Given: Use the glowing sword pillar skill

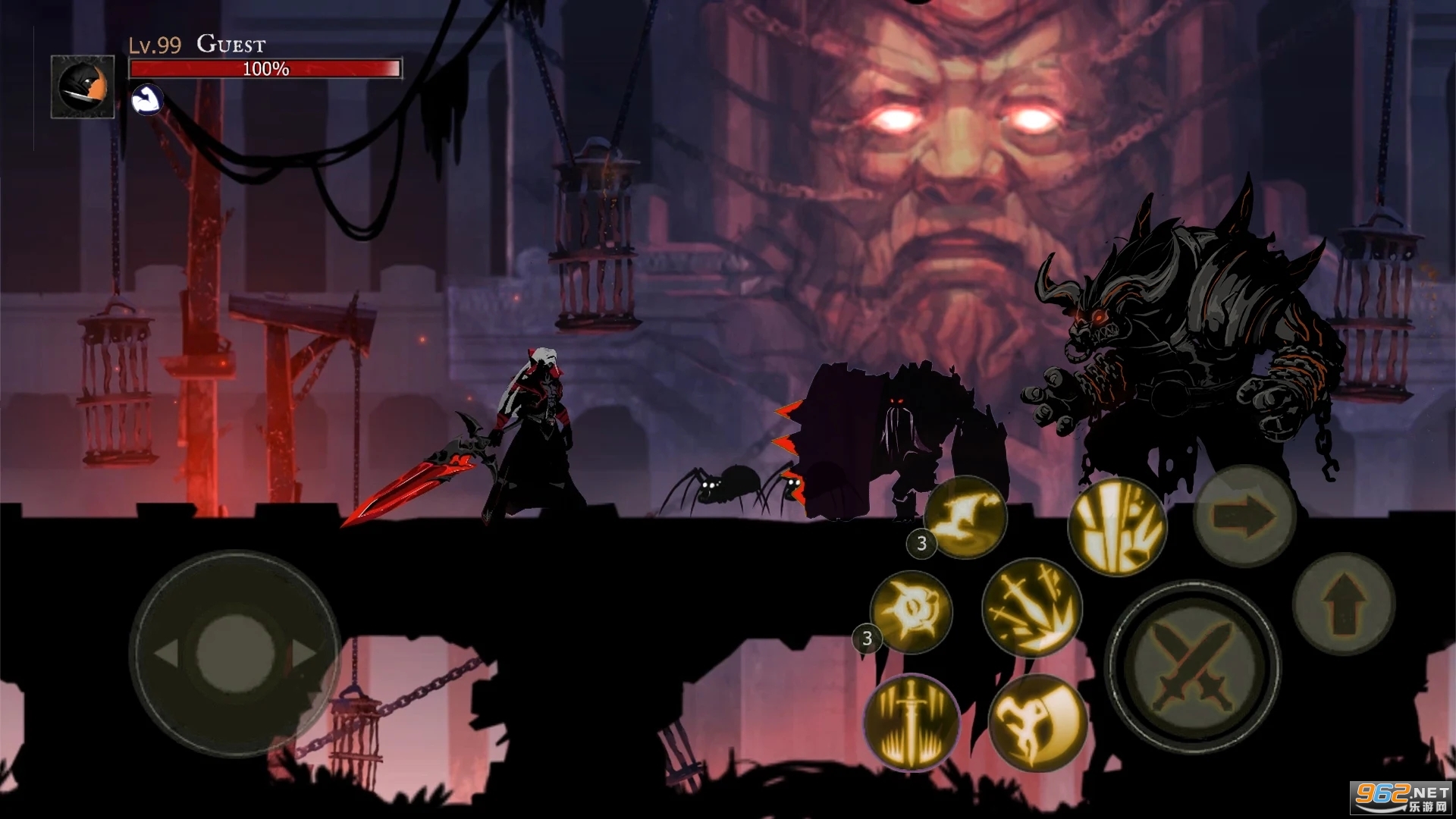Looking at the screenshot, I should click(912, 721).
